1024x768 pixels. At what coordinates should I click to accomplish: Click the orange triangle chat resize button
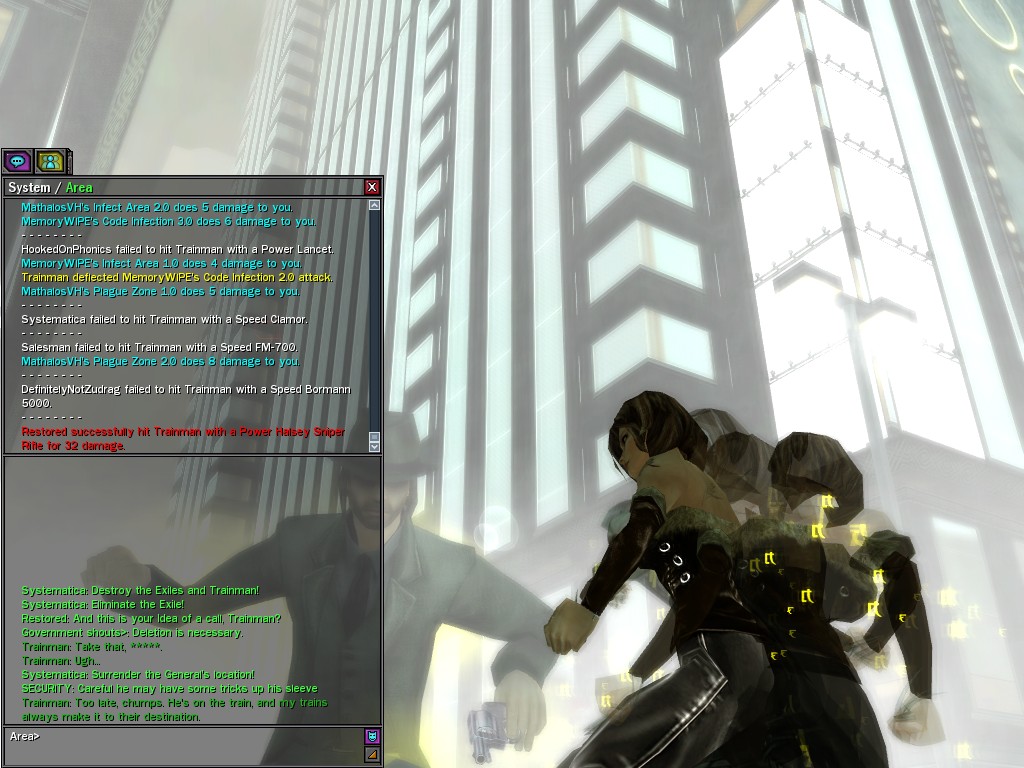pos(372,755)
